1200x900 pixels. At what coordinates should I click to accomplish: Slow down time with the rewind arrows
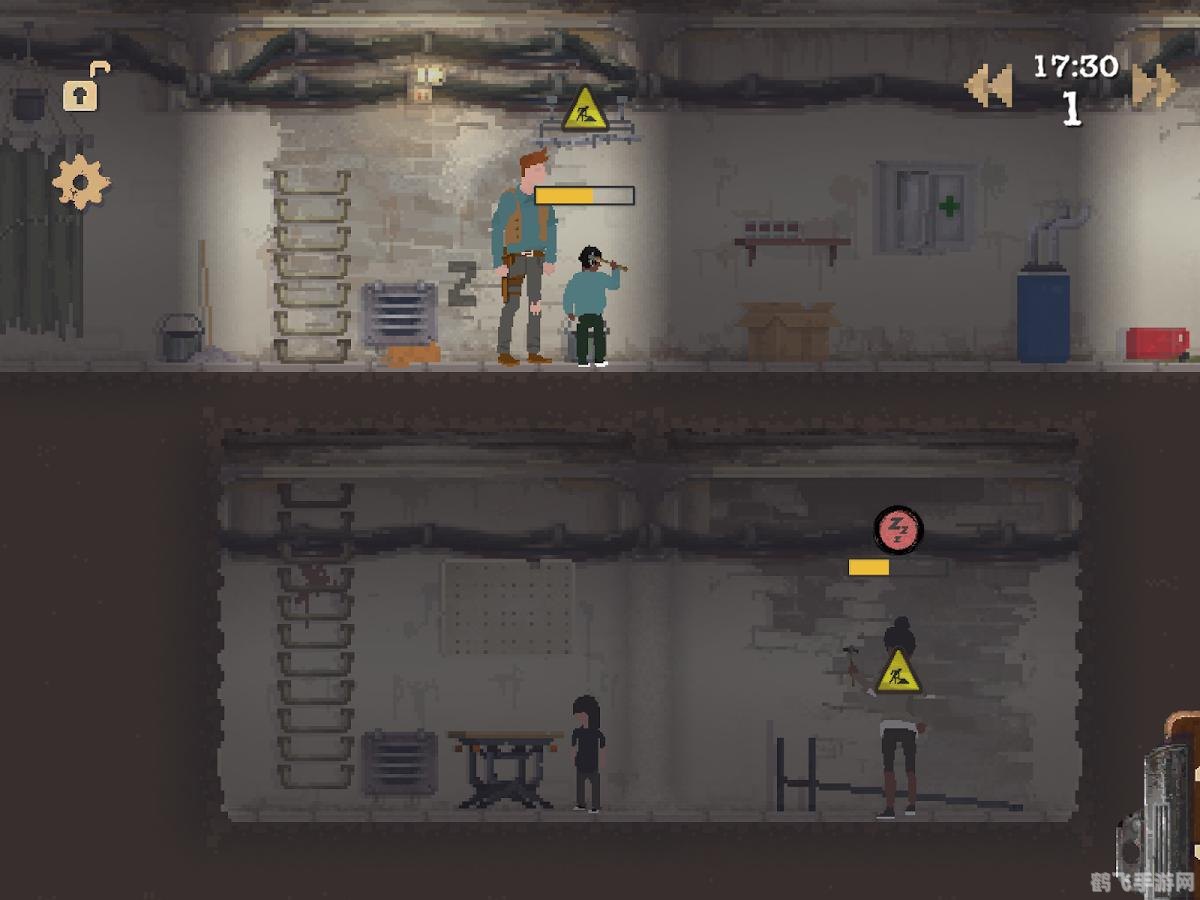pos(988,86)
